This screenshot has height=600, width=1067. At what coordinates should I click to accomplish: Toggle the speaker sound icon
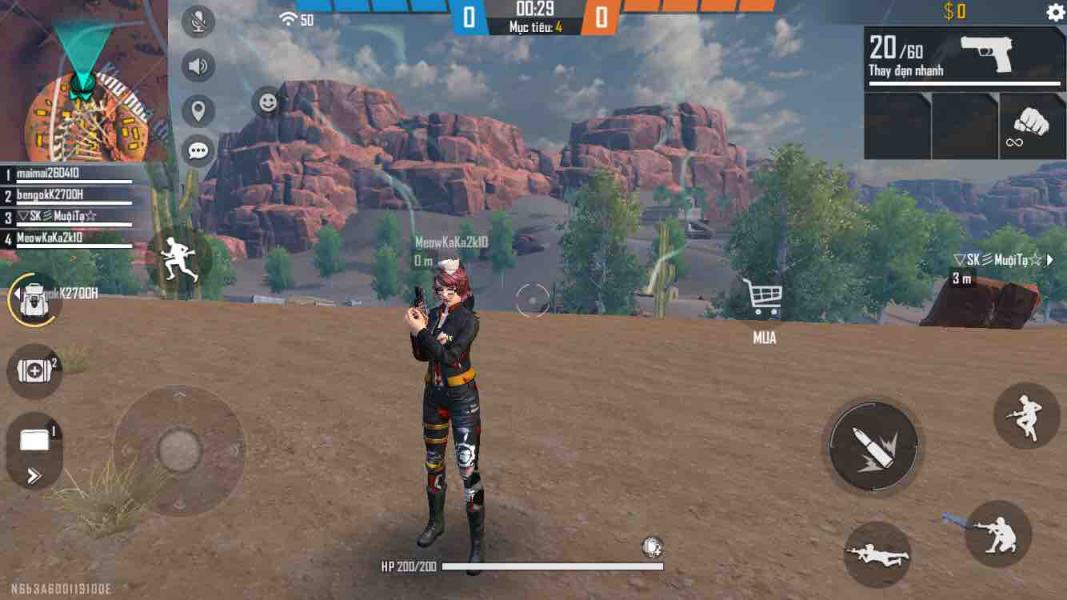point(198,67)
